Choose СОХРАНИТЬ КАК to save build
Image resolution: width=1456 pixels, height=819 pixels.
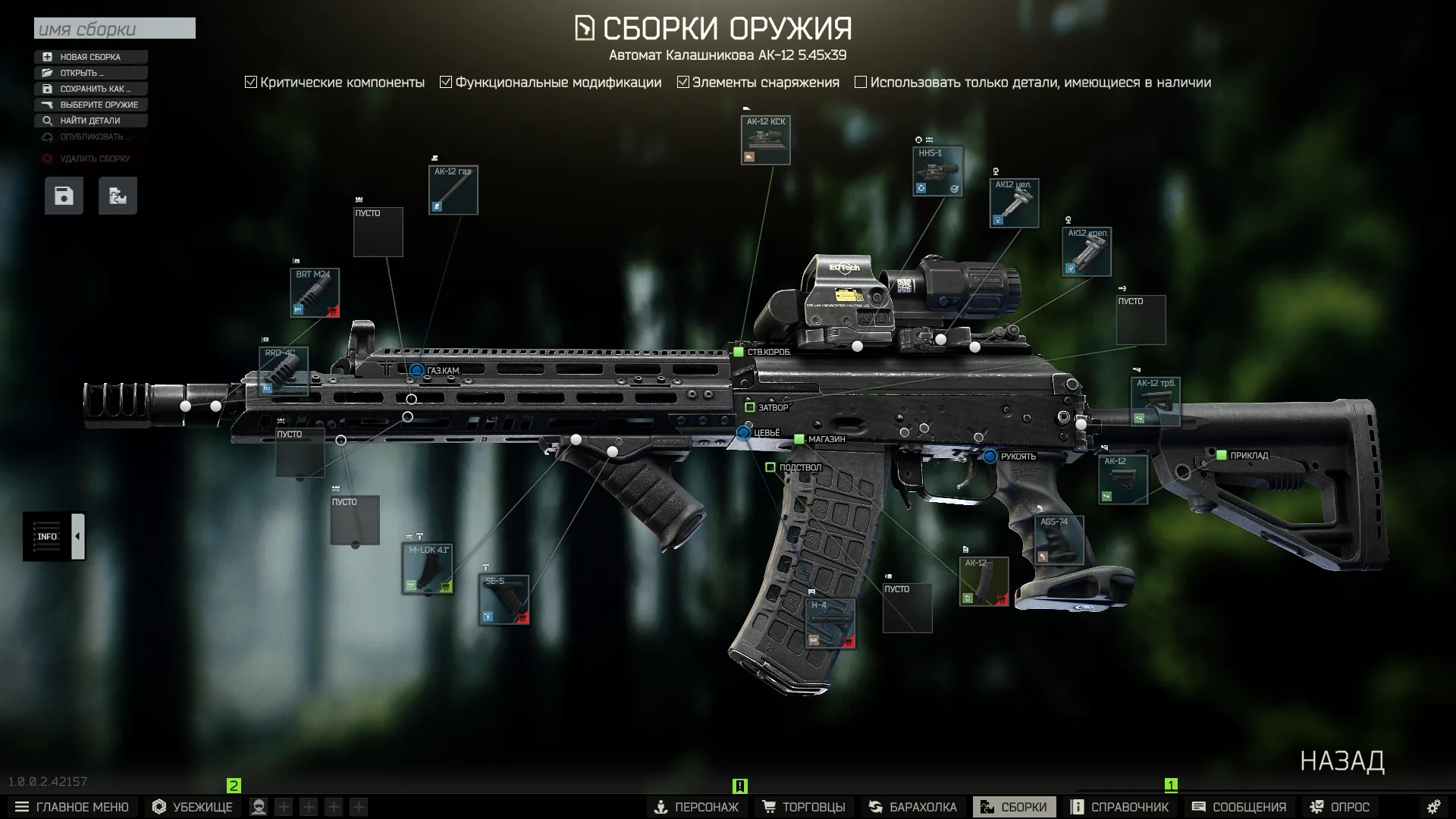tap(90, 89)
